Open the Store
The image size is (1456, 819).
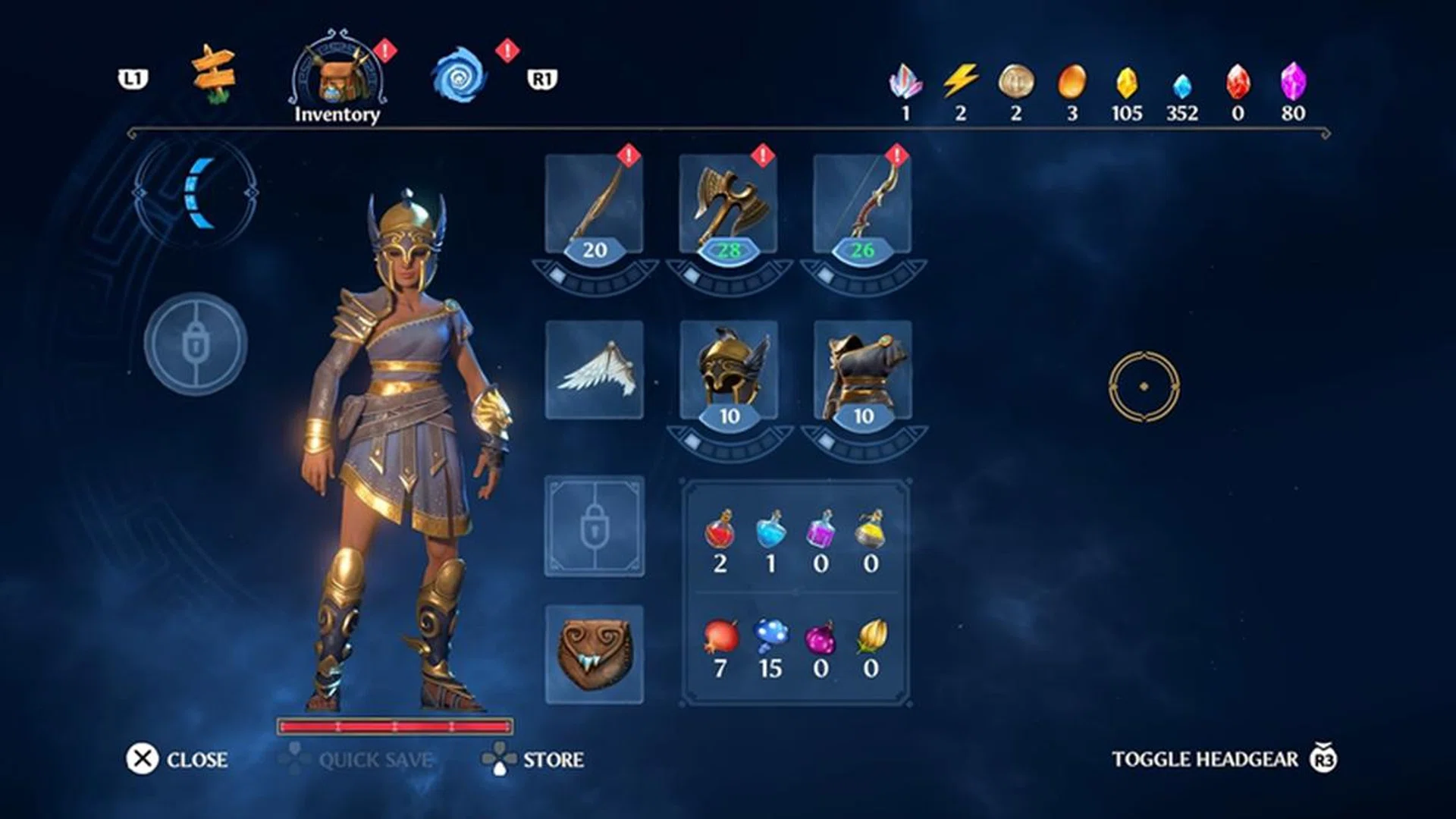[534, 759]
